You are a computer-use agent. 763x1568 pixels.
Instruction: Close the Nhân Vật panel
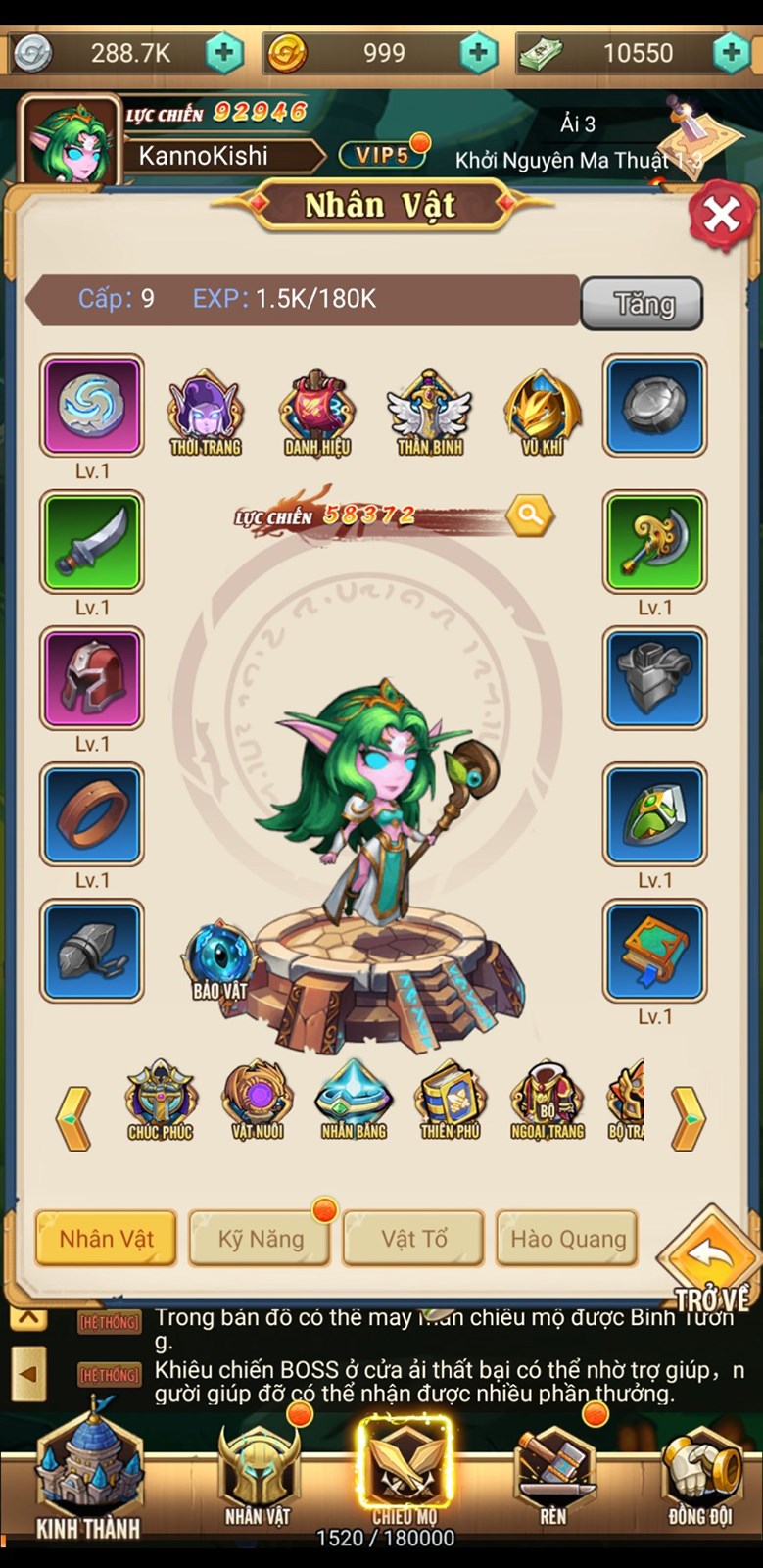tap(721, 213)
